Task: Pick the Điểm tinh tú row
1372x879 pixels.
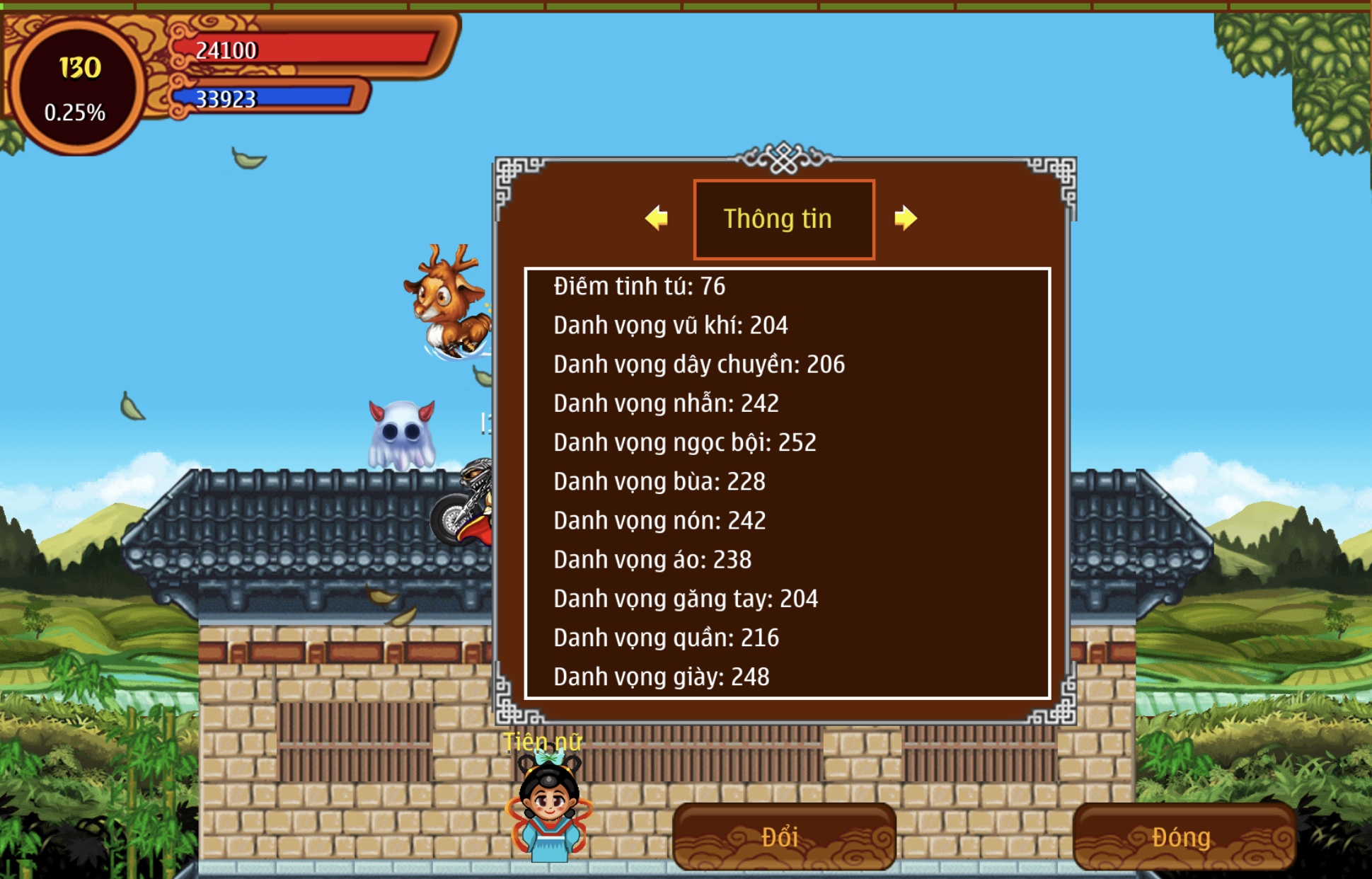Action: (x=639, y=287)
